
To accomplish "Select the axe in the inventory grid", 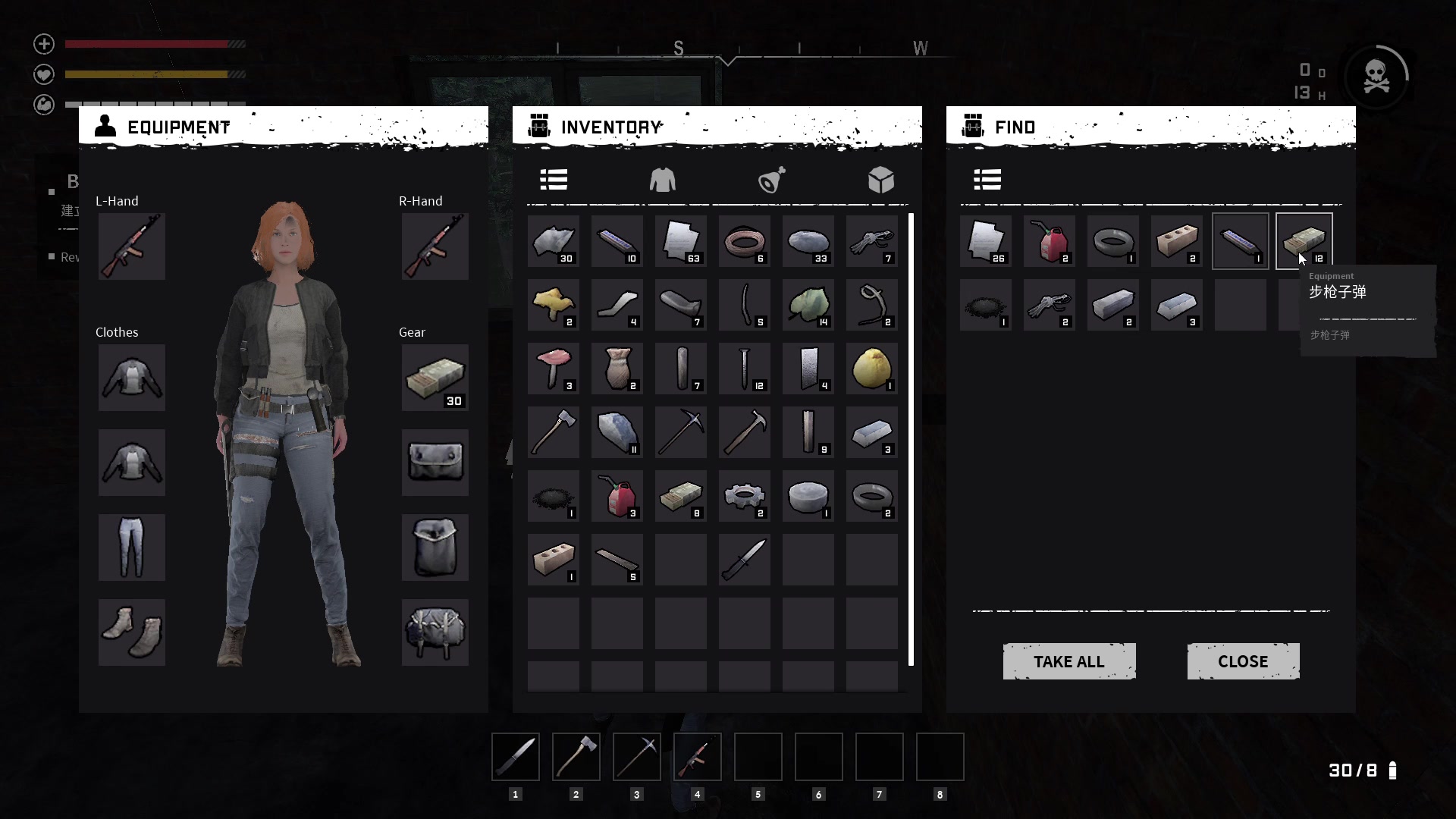I will click(553, 432).
